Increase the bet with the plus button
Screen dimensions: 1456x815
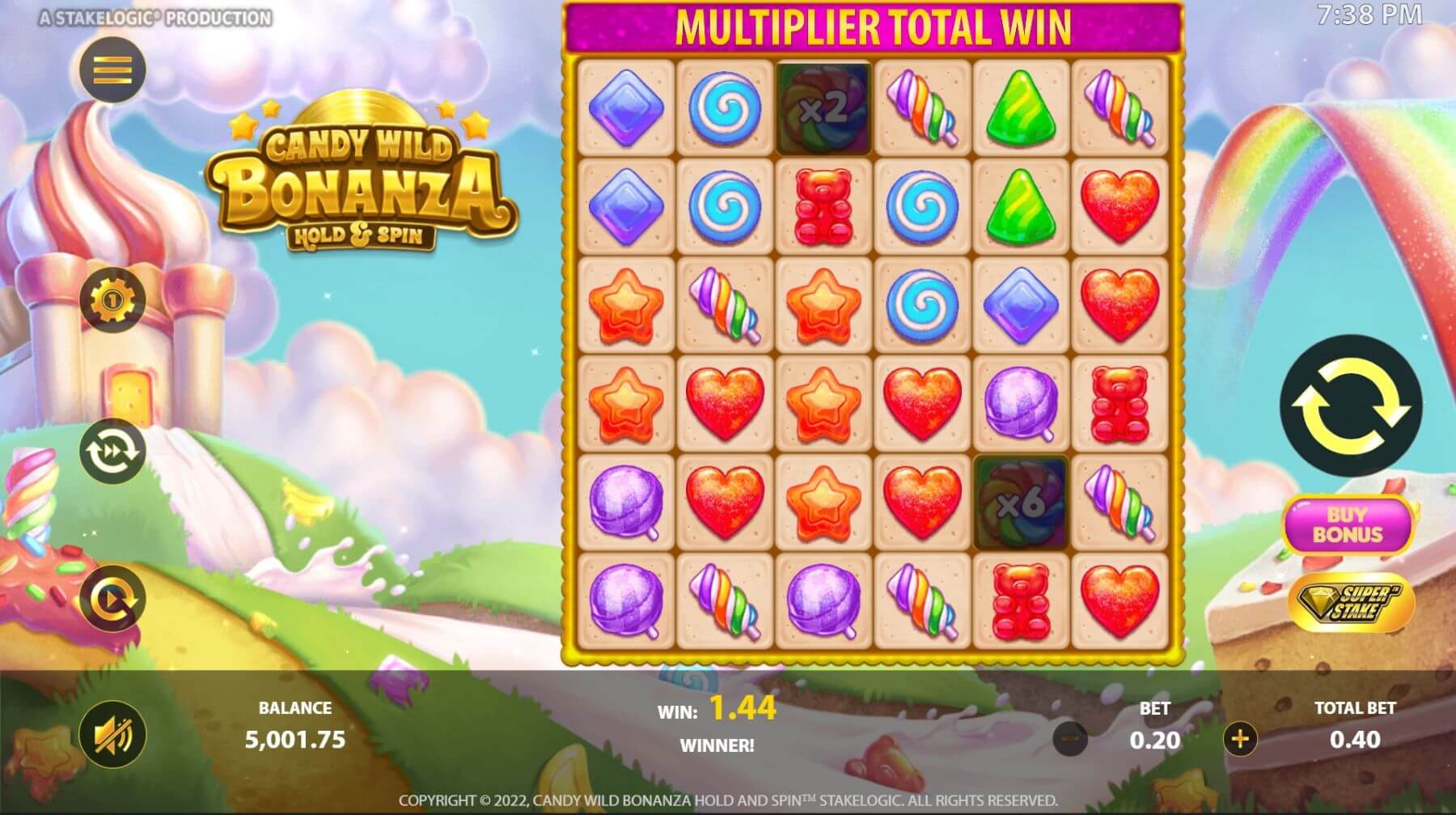pyautogui.click(x=1240, y=738)
